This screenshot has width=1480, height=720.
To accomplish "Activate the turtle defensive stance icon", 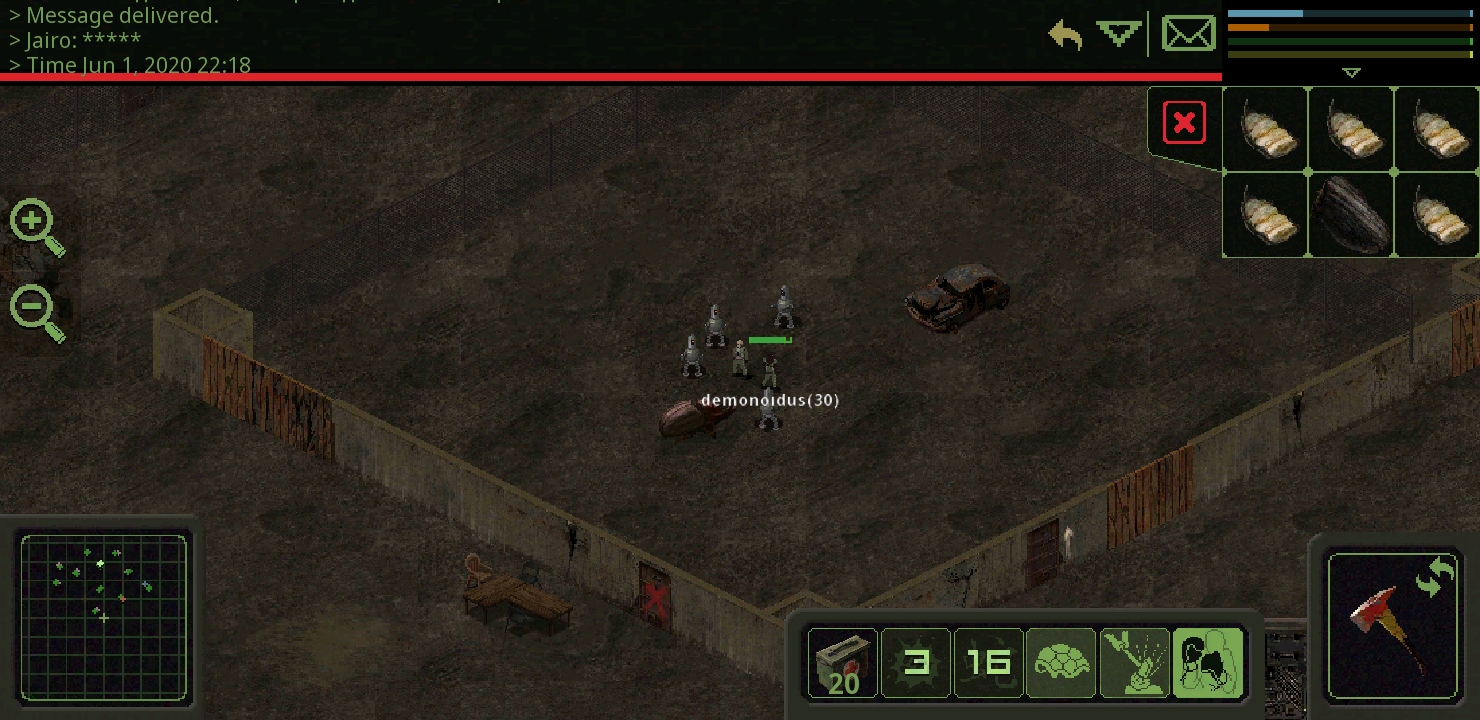I will [x=1061, y=662].
